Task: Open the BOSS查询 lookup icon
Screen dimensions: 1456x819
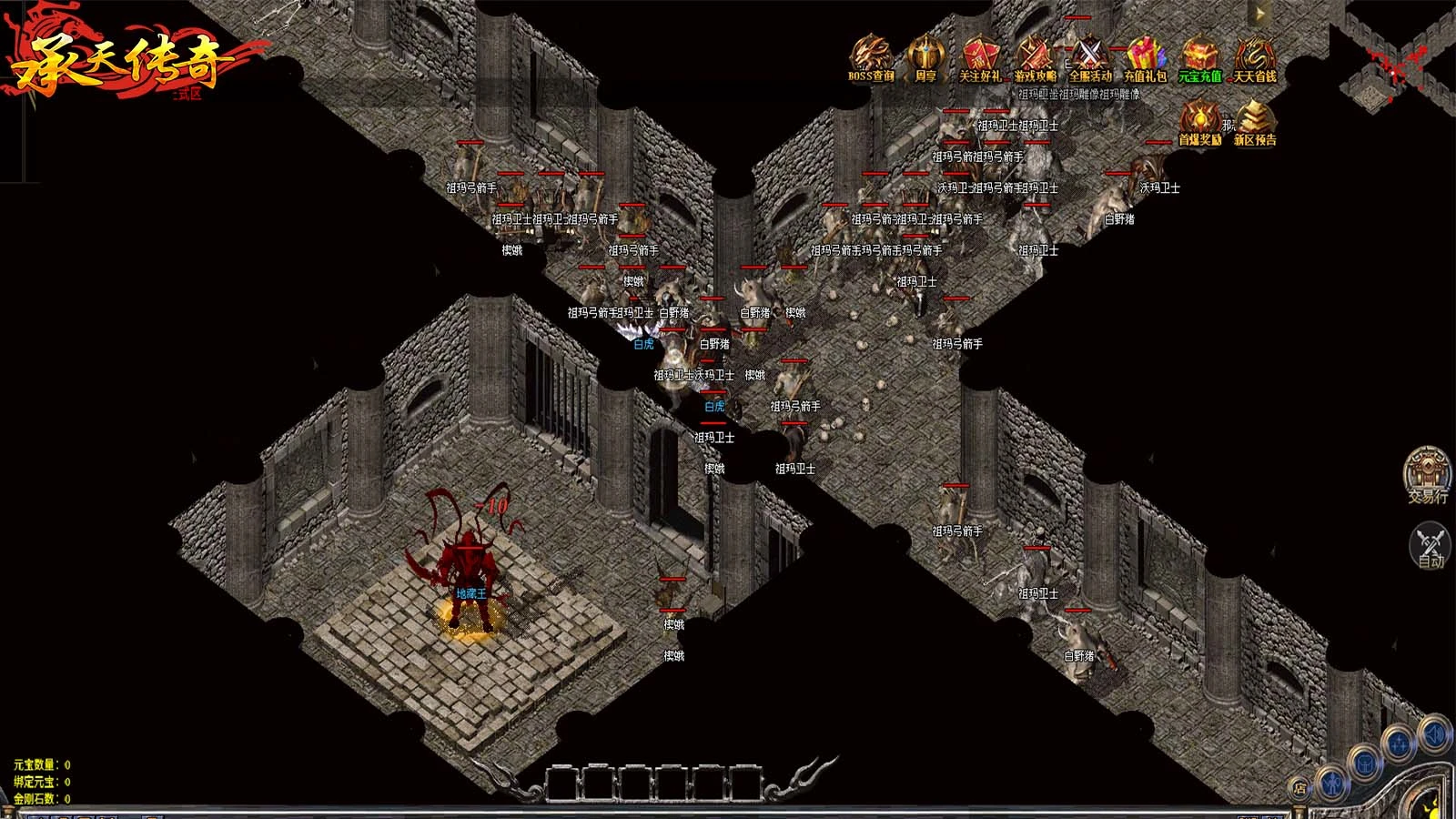Action: click(871, 58)
